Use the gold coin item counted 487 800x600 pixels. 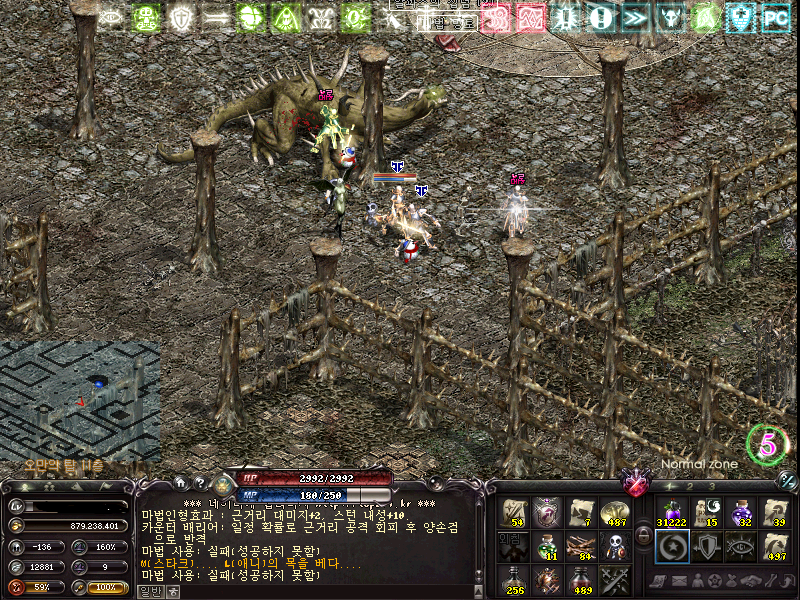[x=614, y=512]
